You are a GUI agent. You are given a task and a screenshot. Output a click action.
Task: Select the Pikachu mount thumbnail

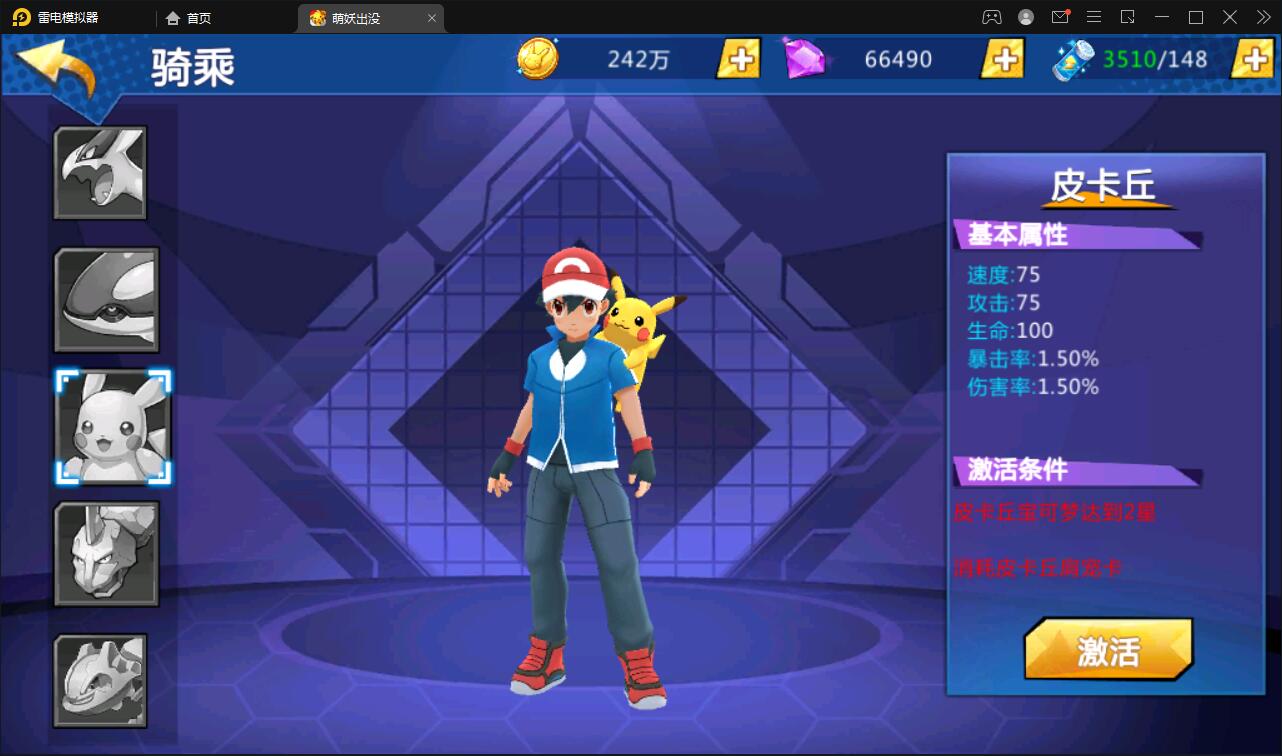(x=113, y=427)
